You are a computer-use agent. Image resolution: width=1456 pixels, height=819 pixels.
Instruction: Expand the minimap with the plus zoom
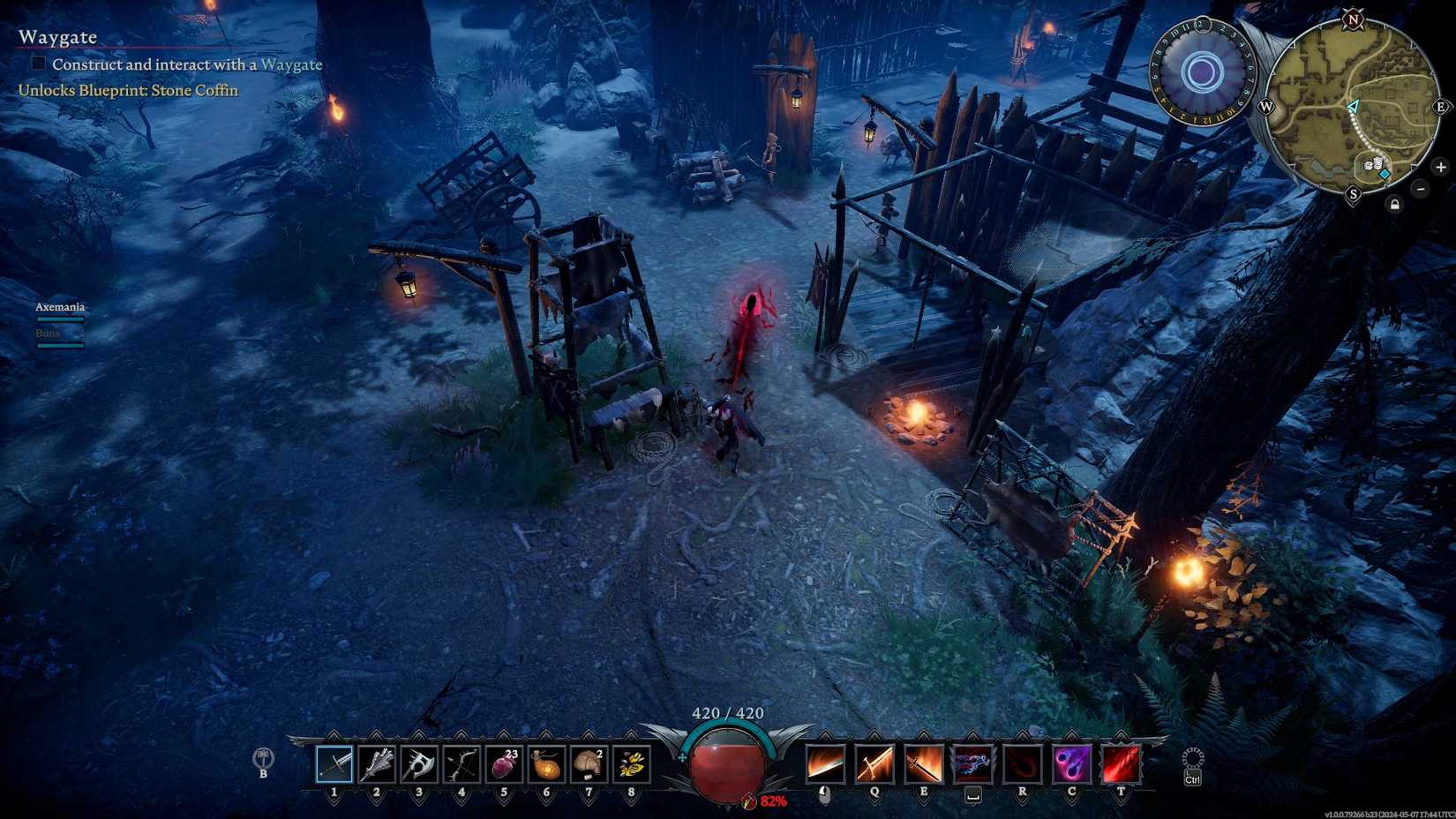[x=1442, y=166]
